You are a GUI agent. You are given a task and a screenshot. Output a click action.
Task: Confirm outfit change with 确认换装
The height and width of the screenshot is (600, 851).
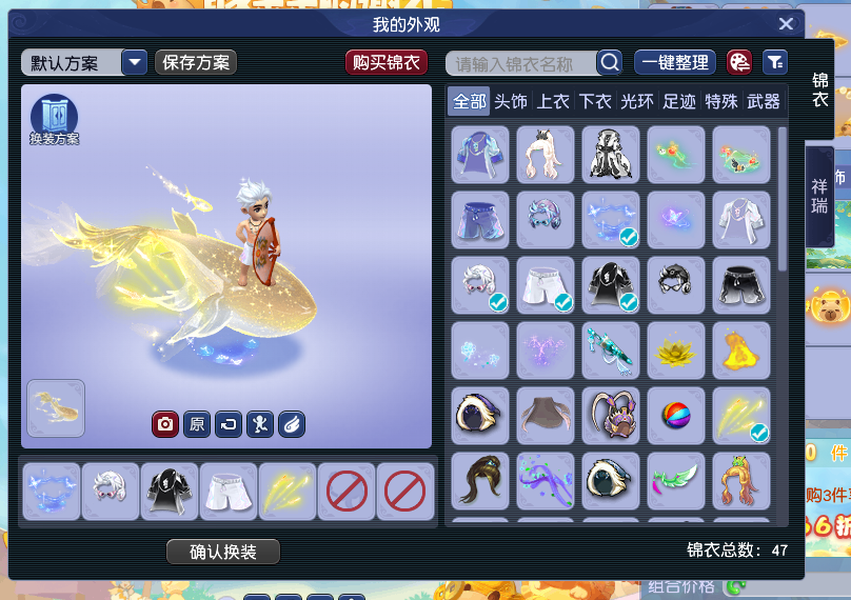pos(223,552)
